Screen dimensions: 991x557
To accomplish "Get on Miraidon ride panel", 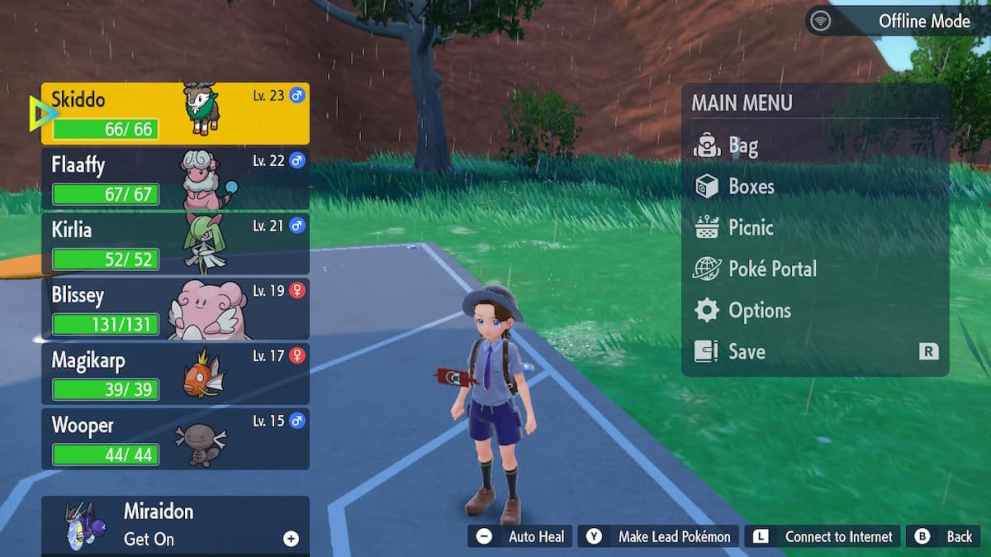I will pos(175,525).
